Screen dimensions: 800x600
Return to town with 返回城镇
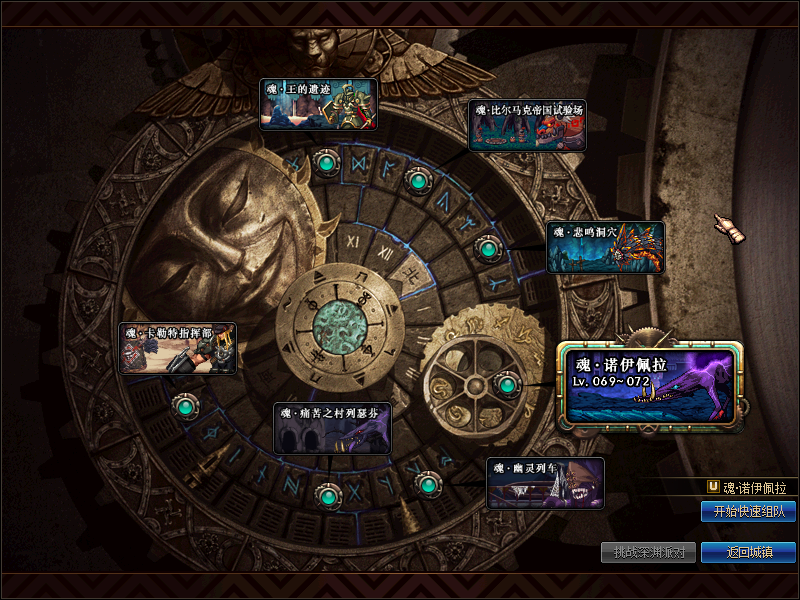[x=748, y=552]
